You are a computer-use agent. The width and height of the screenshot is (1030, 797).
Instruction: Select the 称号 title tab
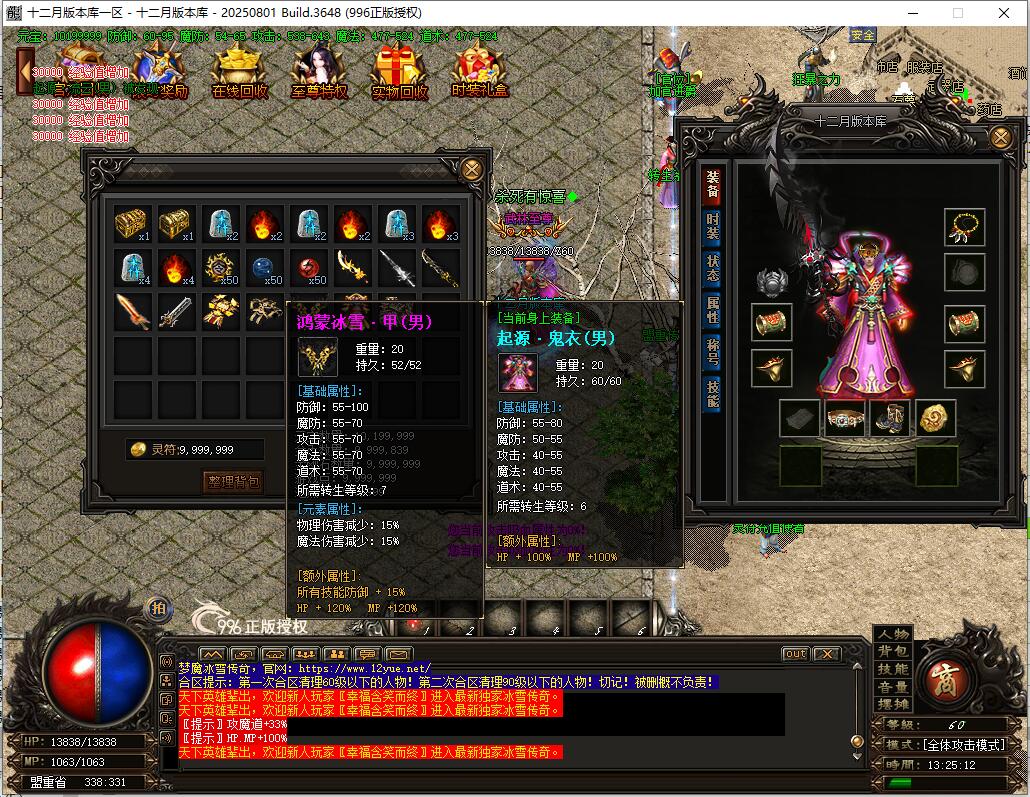coord(712,352)
